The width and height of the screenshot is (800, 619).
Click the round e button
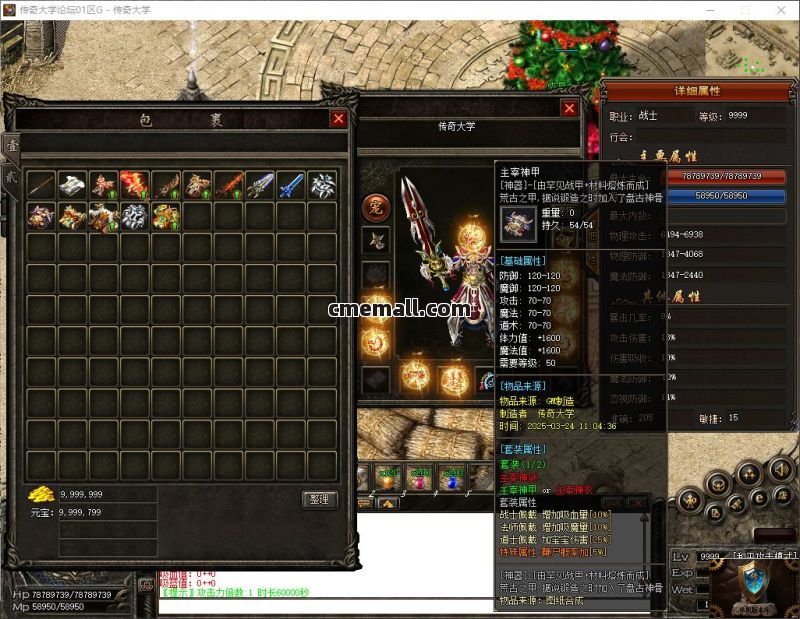759,499
